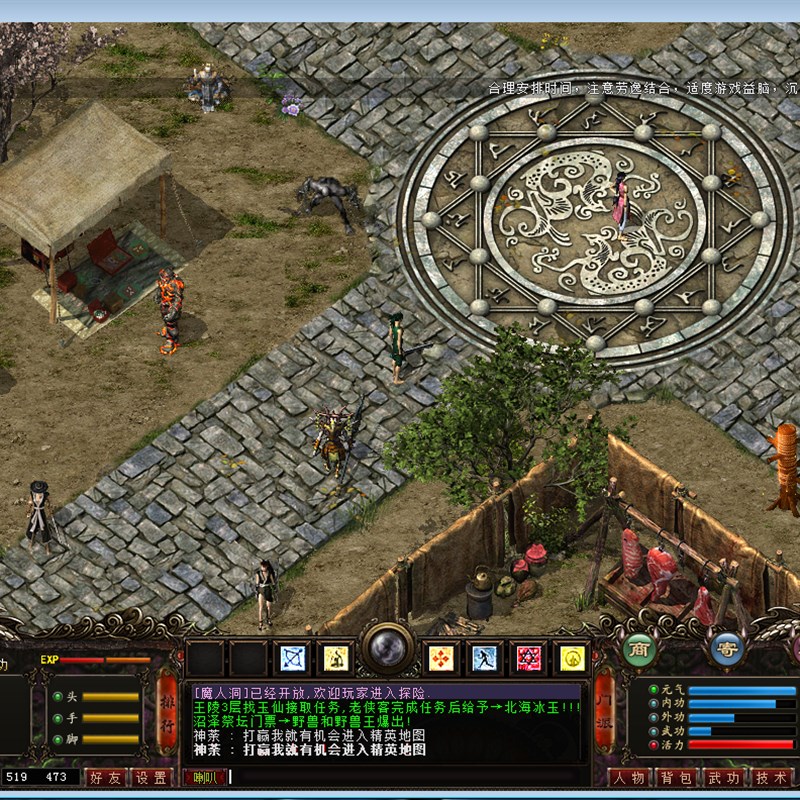Open the 设置 settings menu
Screen dimensions: 800x800
tap(152, 777)
